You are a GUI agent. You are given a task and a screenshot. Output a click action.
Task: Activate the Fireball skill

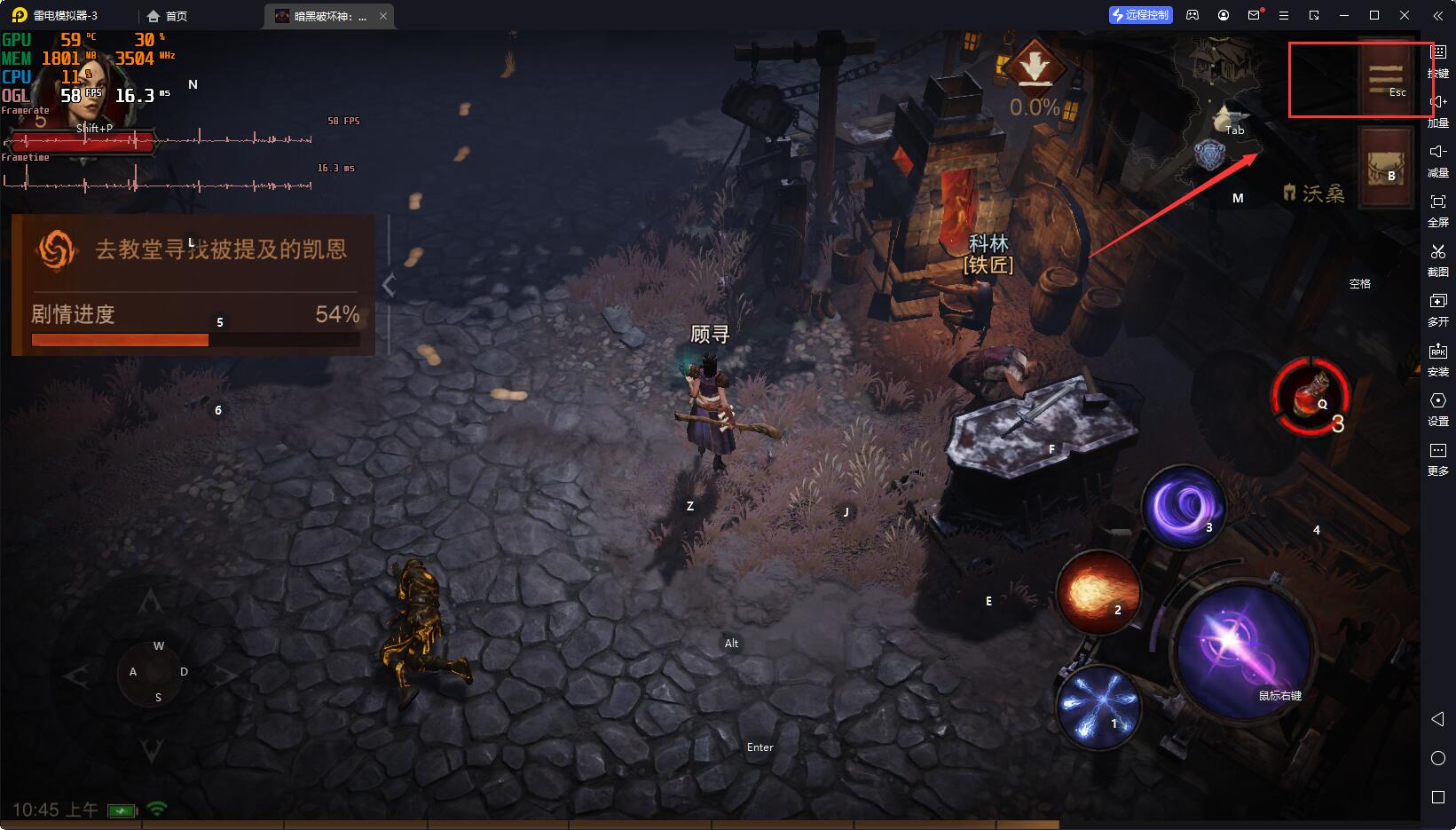tap(1098, 591)
